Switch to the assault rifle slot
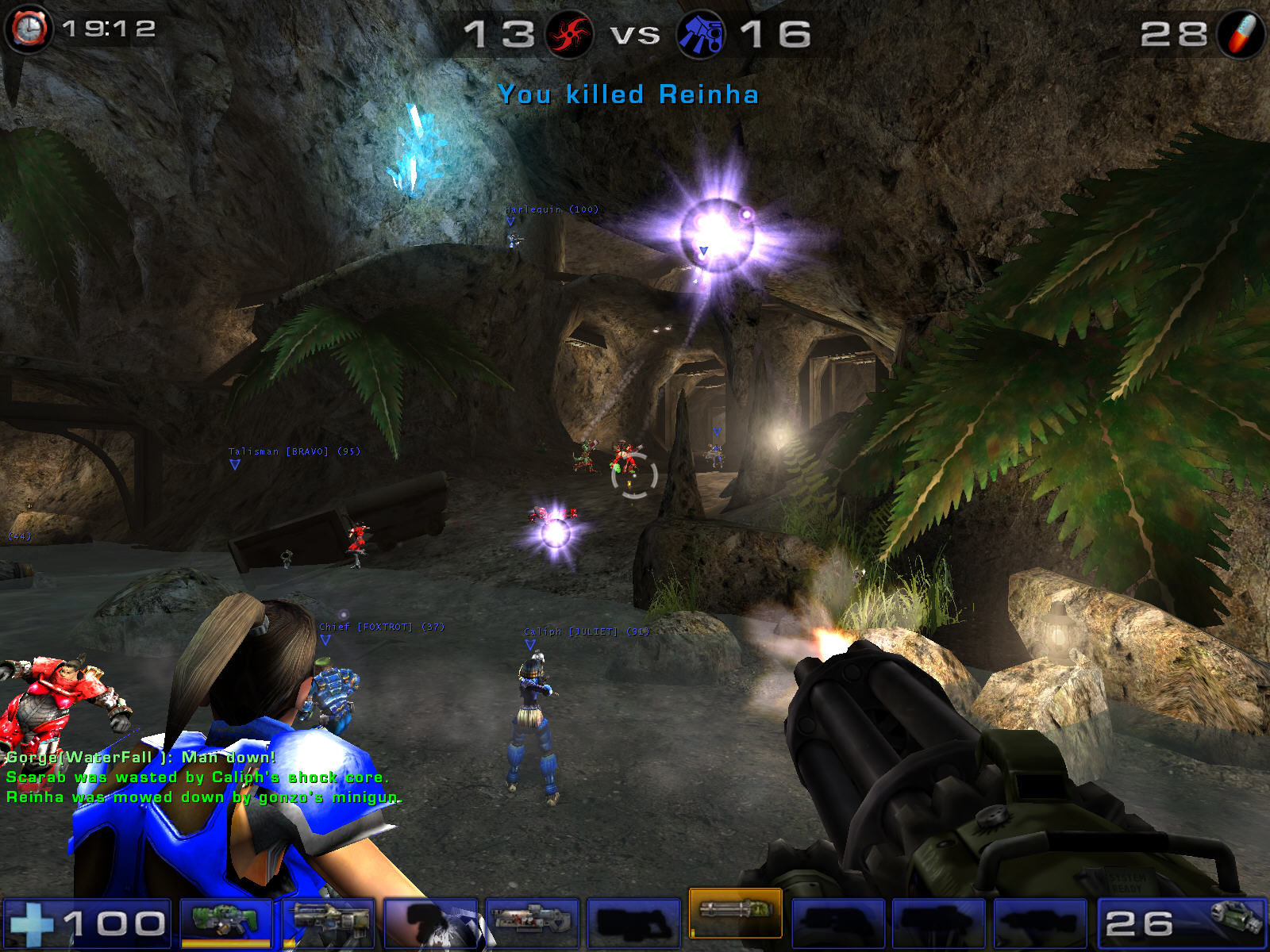The image size is (1270, 952). [329, 921]
